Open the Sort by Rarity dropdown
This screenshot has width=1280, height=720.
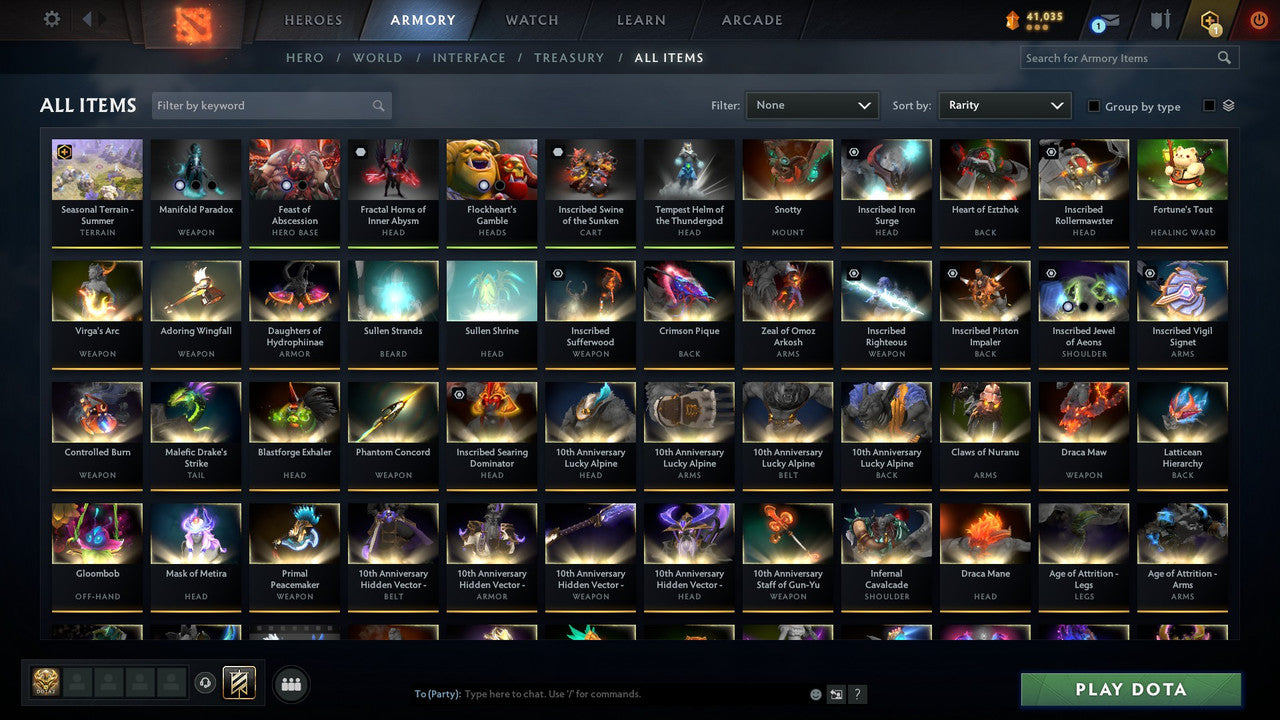[1005, 105]
